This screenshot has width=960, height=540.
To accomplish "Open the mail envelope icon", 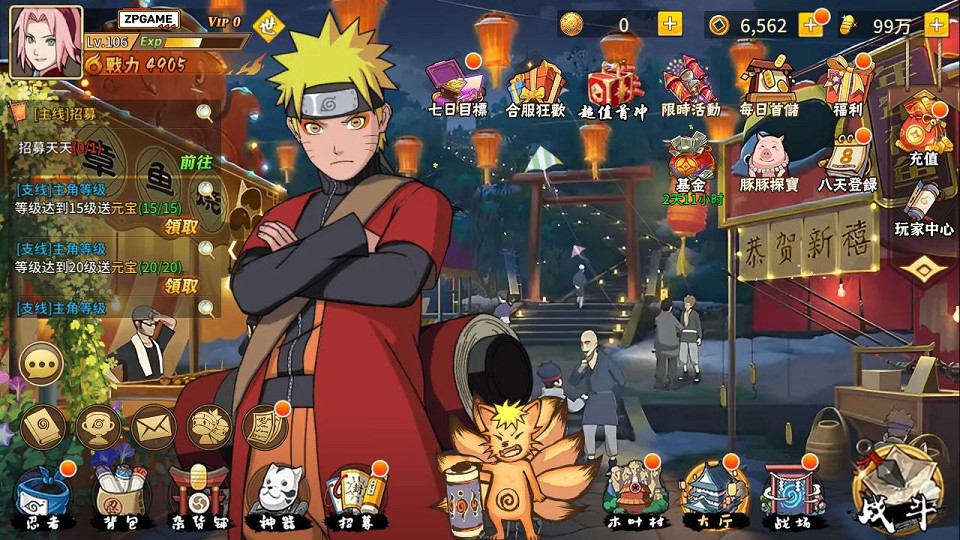I will tap(153, 427).
